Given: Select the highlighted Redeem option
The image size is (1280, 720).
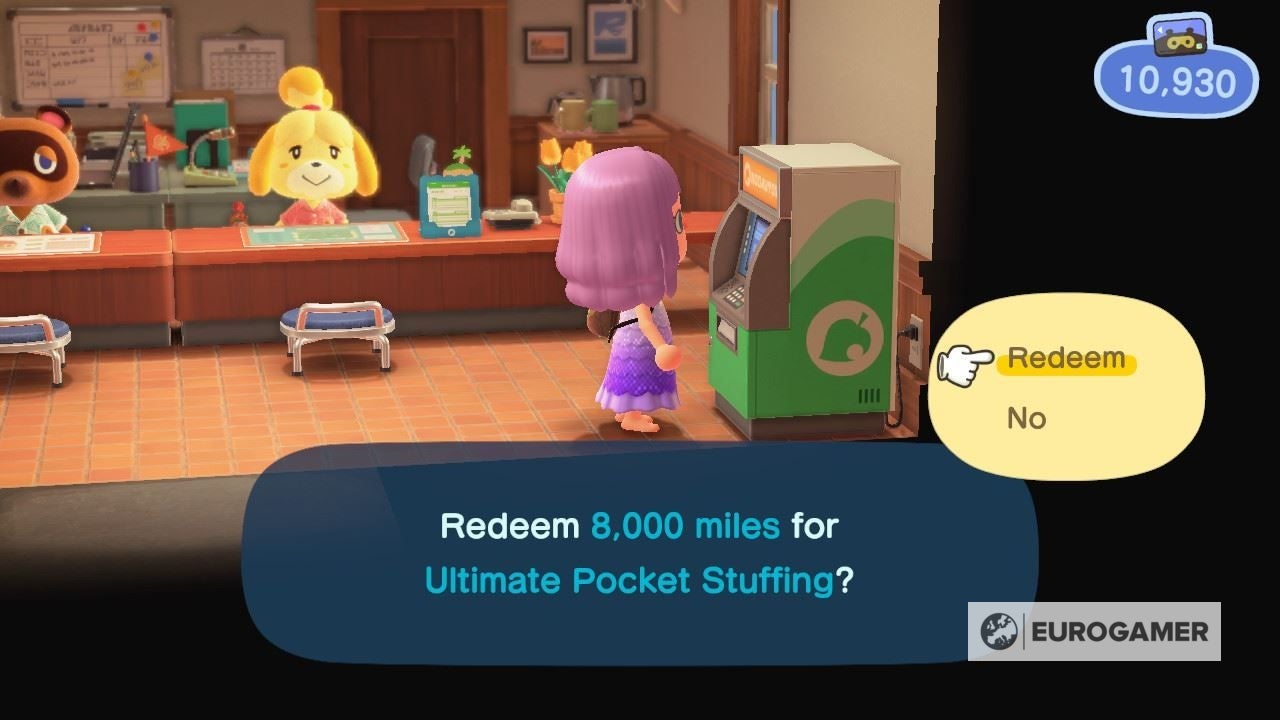Looking at the screenshot, I should [1063, 357].
